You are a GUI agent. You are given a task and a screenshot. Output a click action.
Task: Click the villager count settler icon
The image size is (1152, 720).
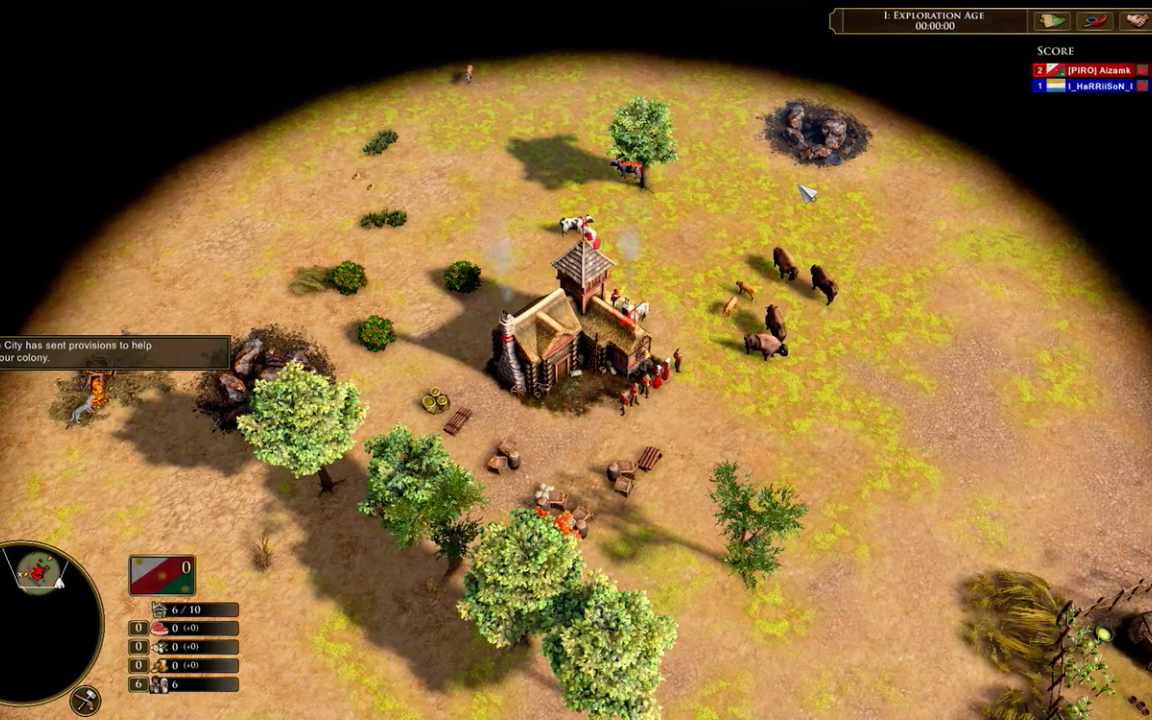pyautogui.click(x=160, y=685)
